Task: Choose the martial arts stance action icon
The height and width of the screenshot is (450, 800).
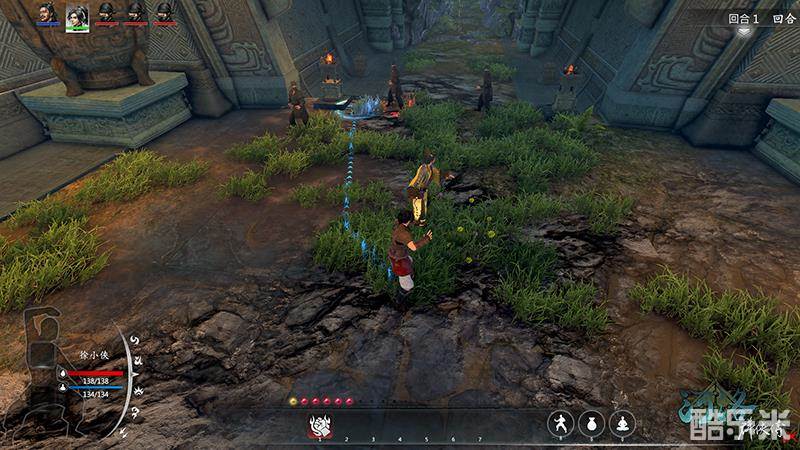Action: click(x=560, y=424)
